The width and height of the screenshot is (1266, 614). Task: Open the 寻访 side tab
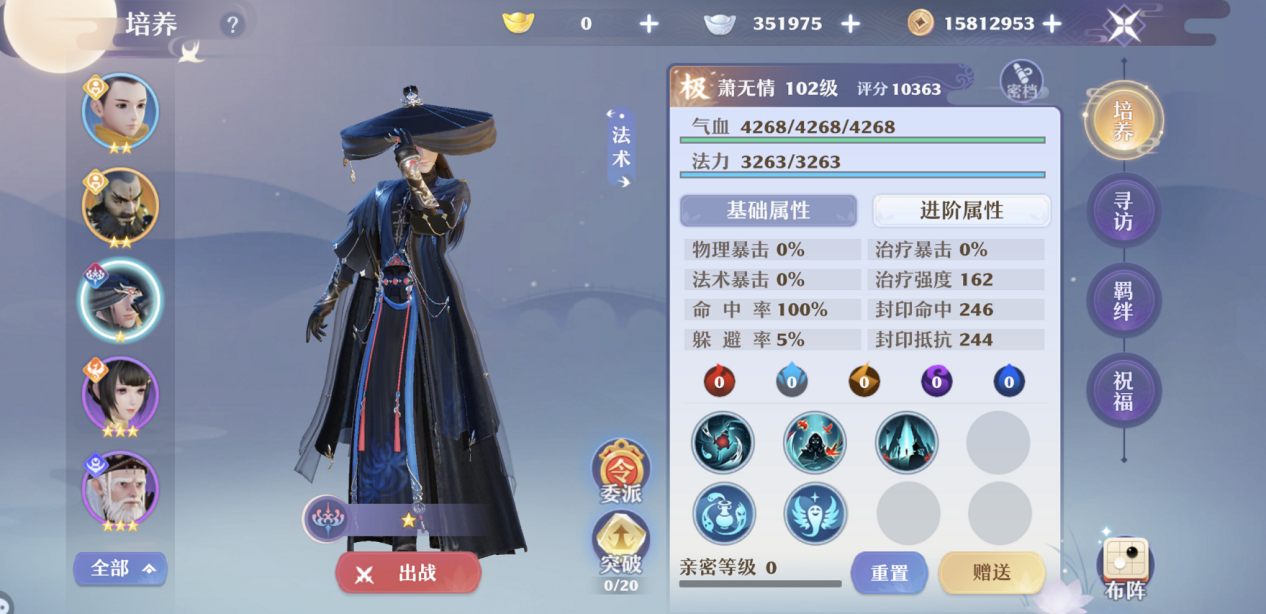tap(1123, 210)
